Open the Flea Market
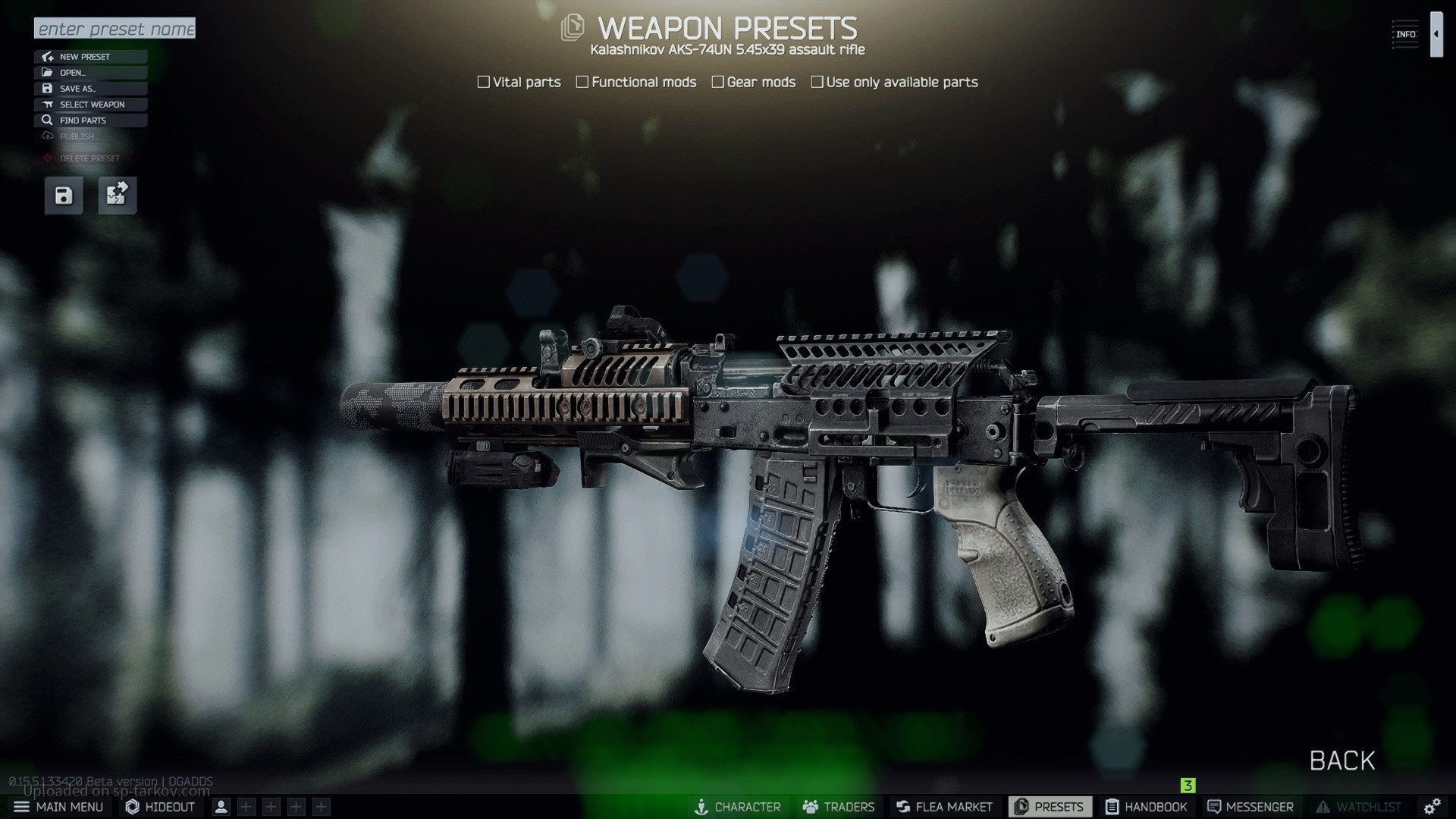1456x819 pixels. point(944,807)
